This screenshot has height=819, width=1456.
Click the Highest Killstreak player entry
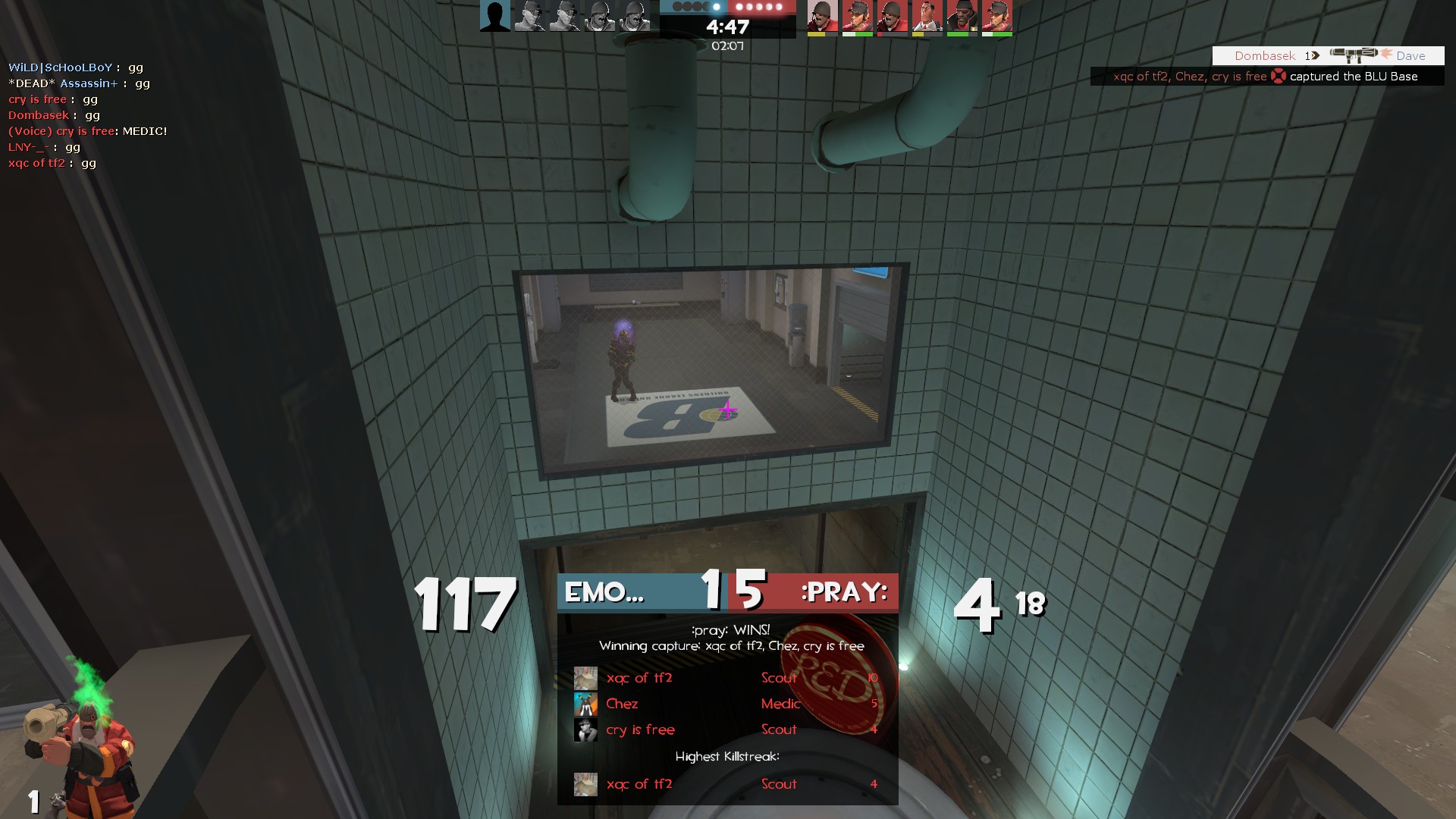tap(726, 784)
